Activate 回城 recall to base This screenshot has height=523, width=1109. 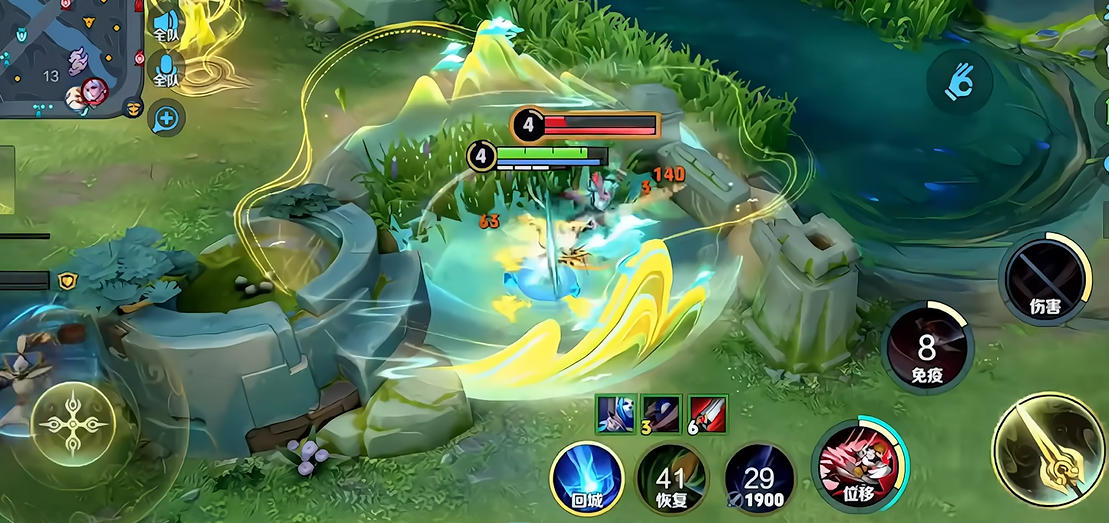tap(587, 480)
